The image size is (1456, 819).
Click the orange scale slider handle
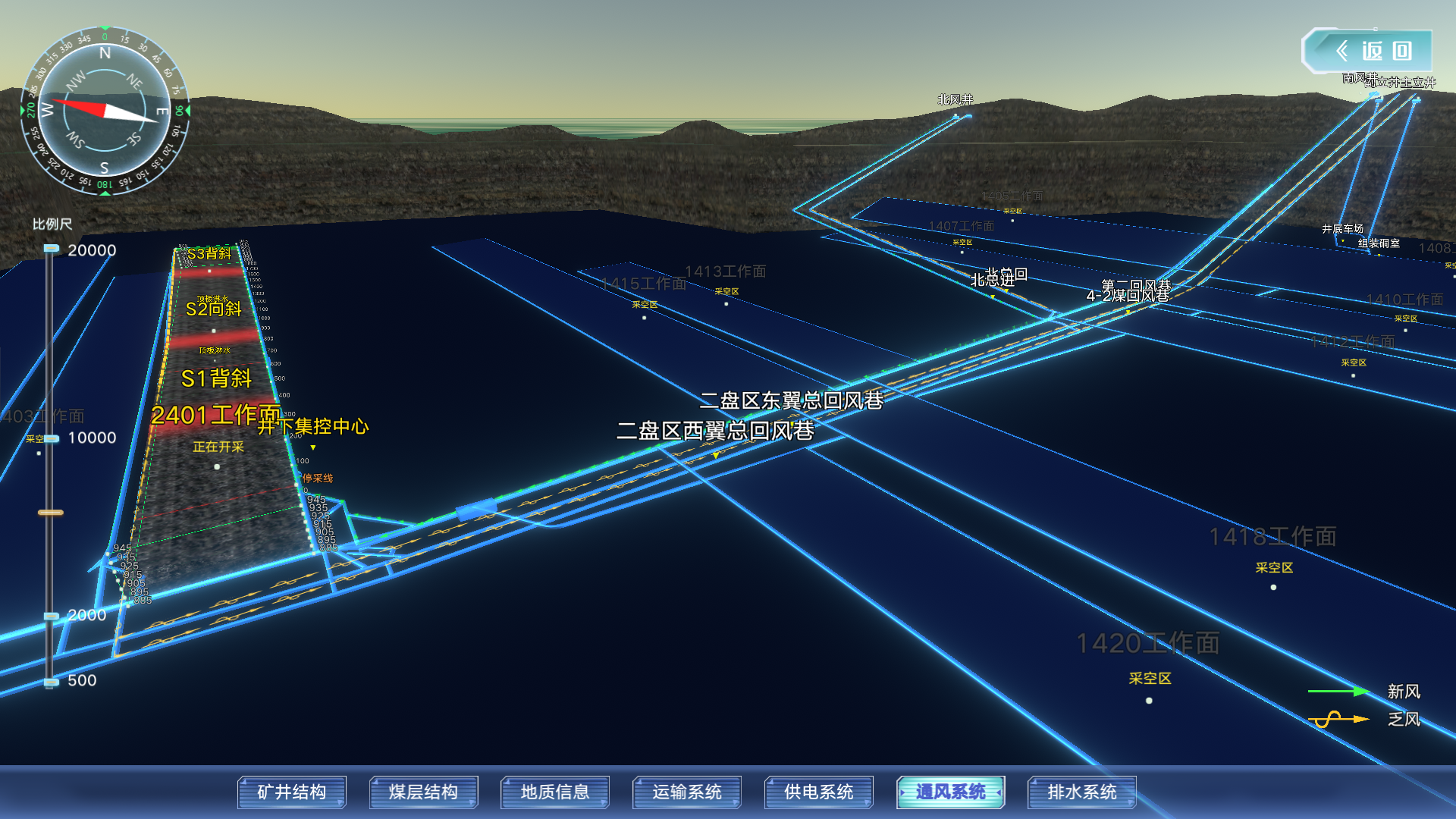click(51, 513)
